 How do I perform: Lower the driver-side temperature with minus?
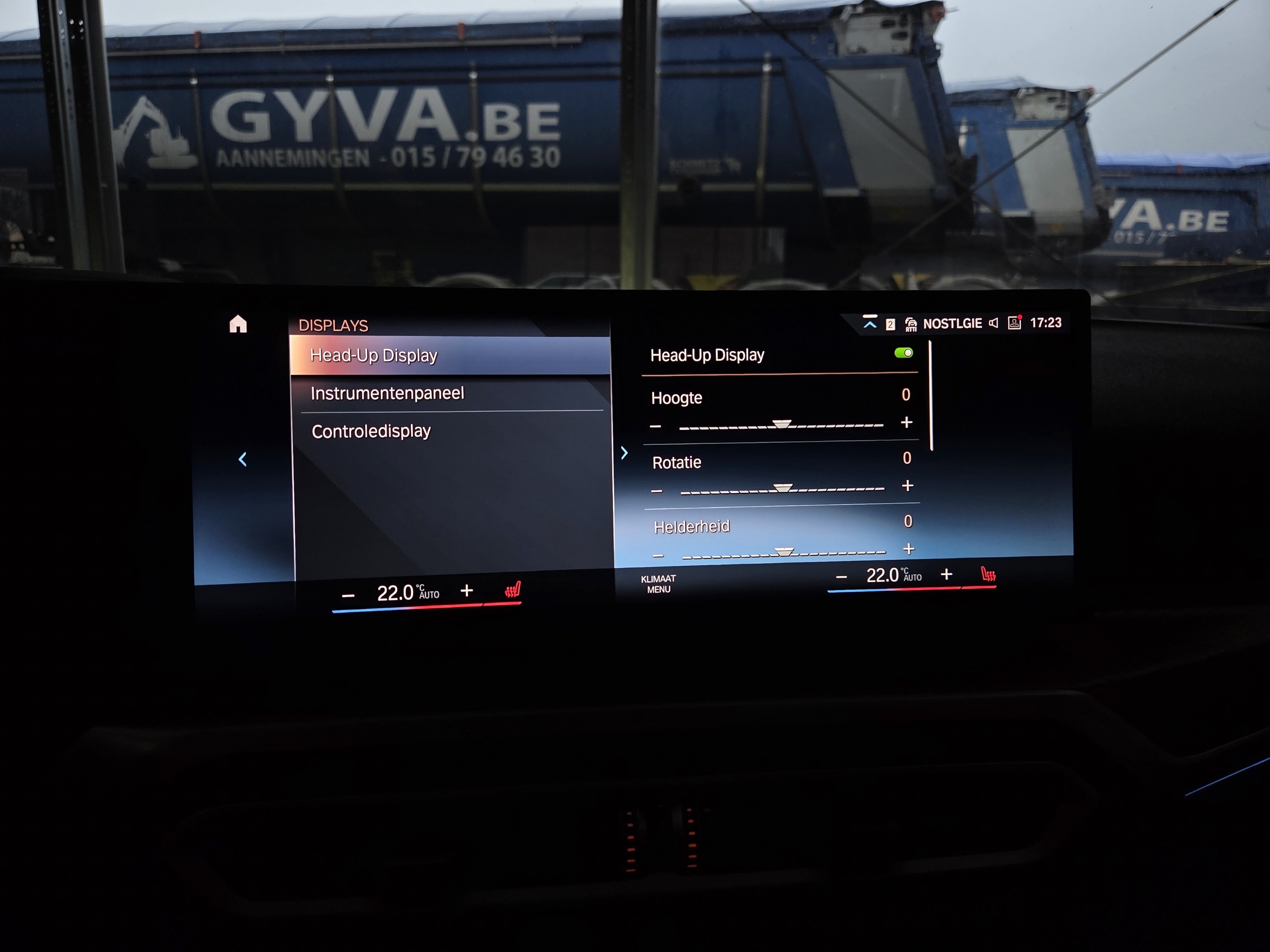coord(348,596)
